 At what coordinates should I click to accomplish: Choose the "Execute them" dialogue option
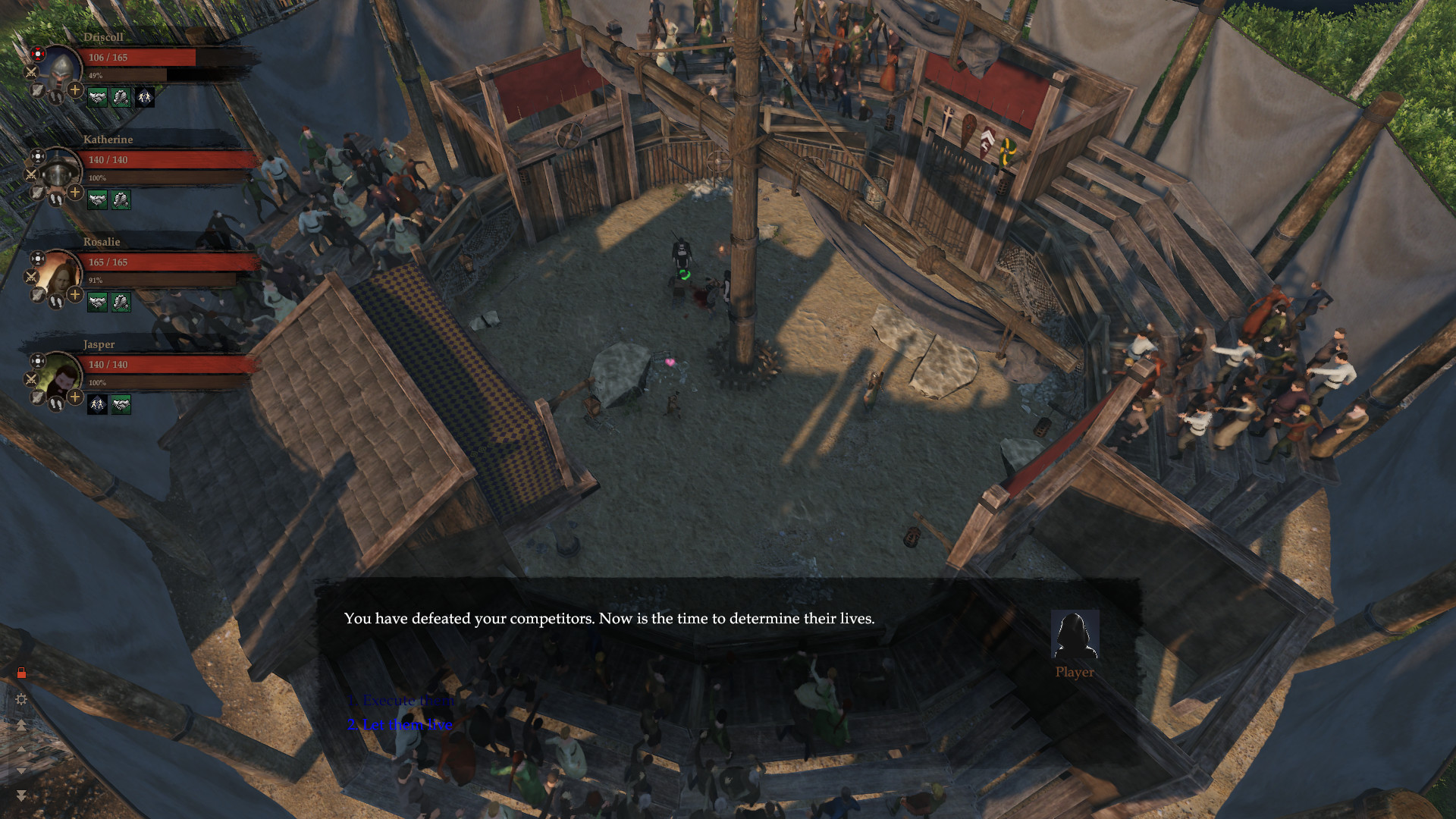(400, 700)
